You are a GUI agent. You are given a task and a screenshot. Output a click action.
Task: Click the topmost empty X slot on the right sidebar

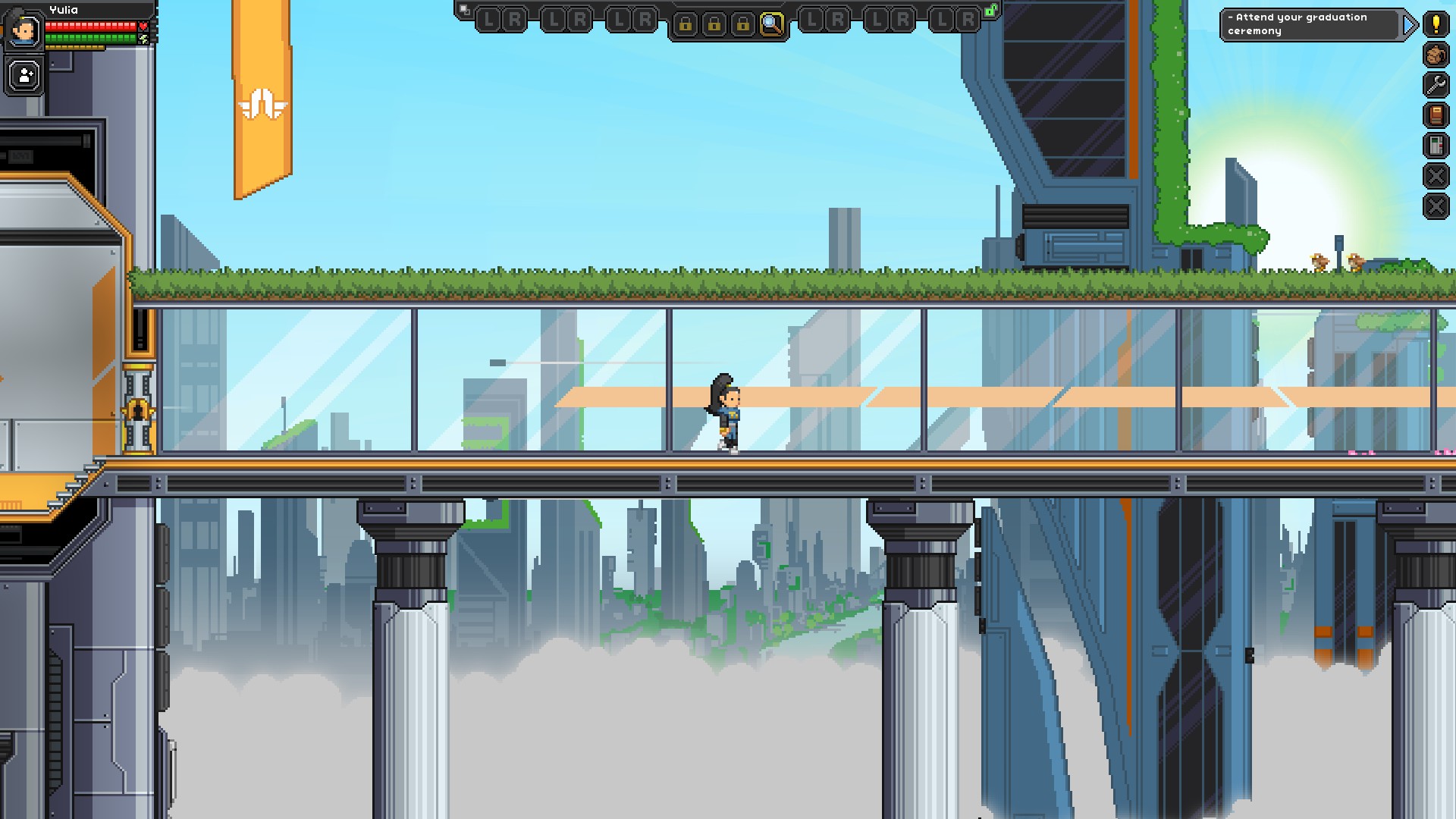click(1436, 176)
